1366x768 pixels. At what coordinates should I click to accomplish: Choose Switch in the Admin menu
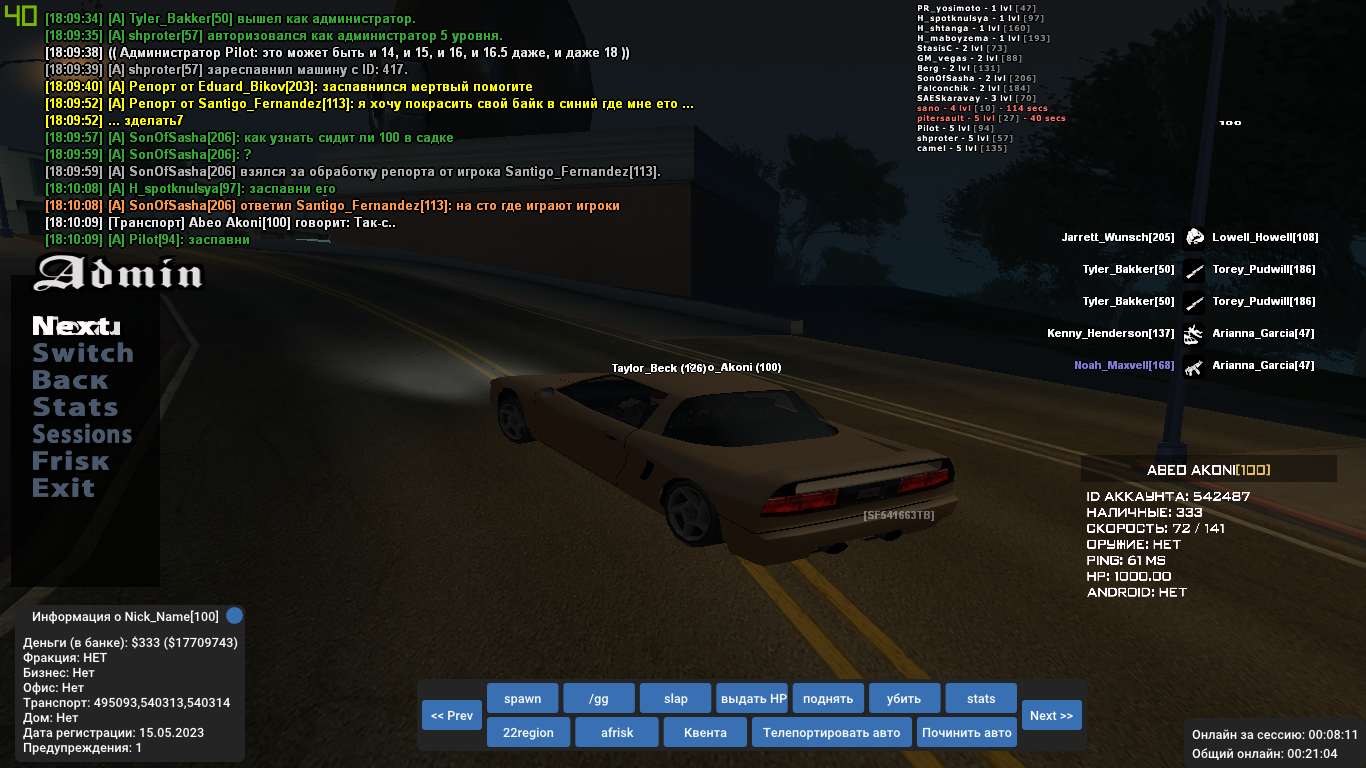pos(83,353)
